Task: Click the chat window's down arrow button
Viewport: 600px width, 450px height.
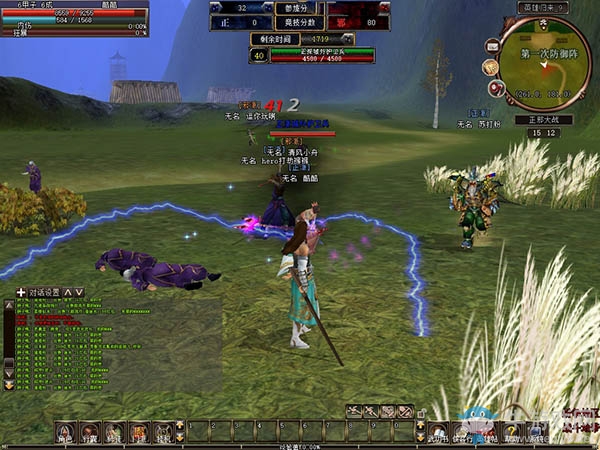Action: coord(79,292)
